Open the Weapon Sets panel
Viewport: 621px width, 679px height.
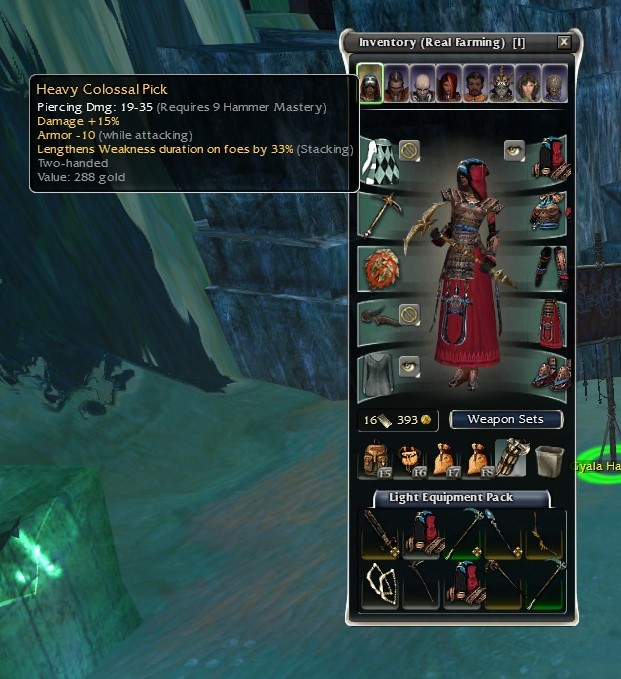pyautogui.click(x=506, y=419)
